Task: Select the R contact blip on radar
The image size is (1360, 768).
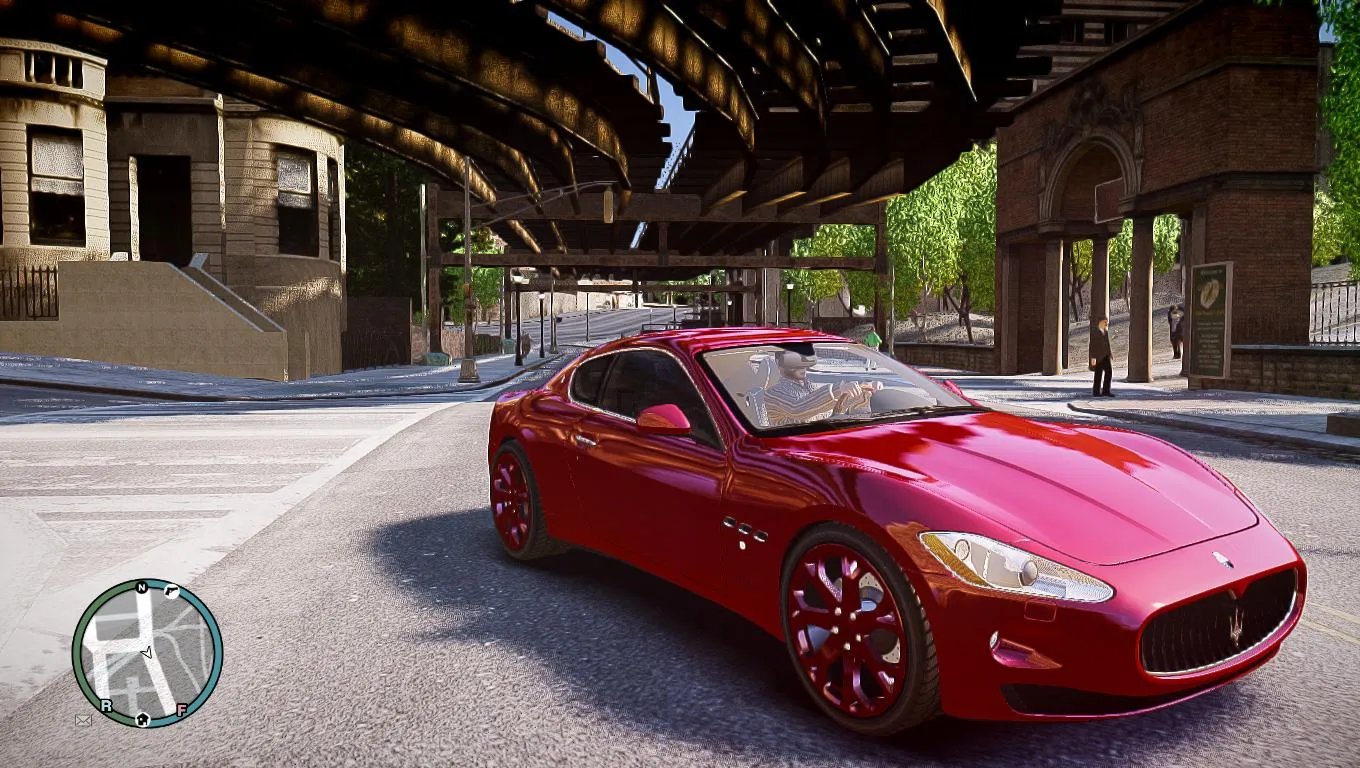Action: [106, 705]
